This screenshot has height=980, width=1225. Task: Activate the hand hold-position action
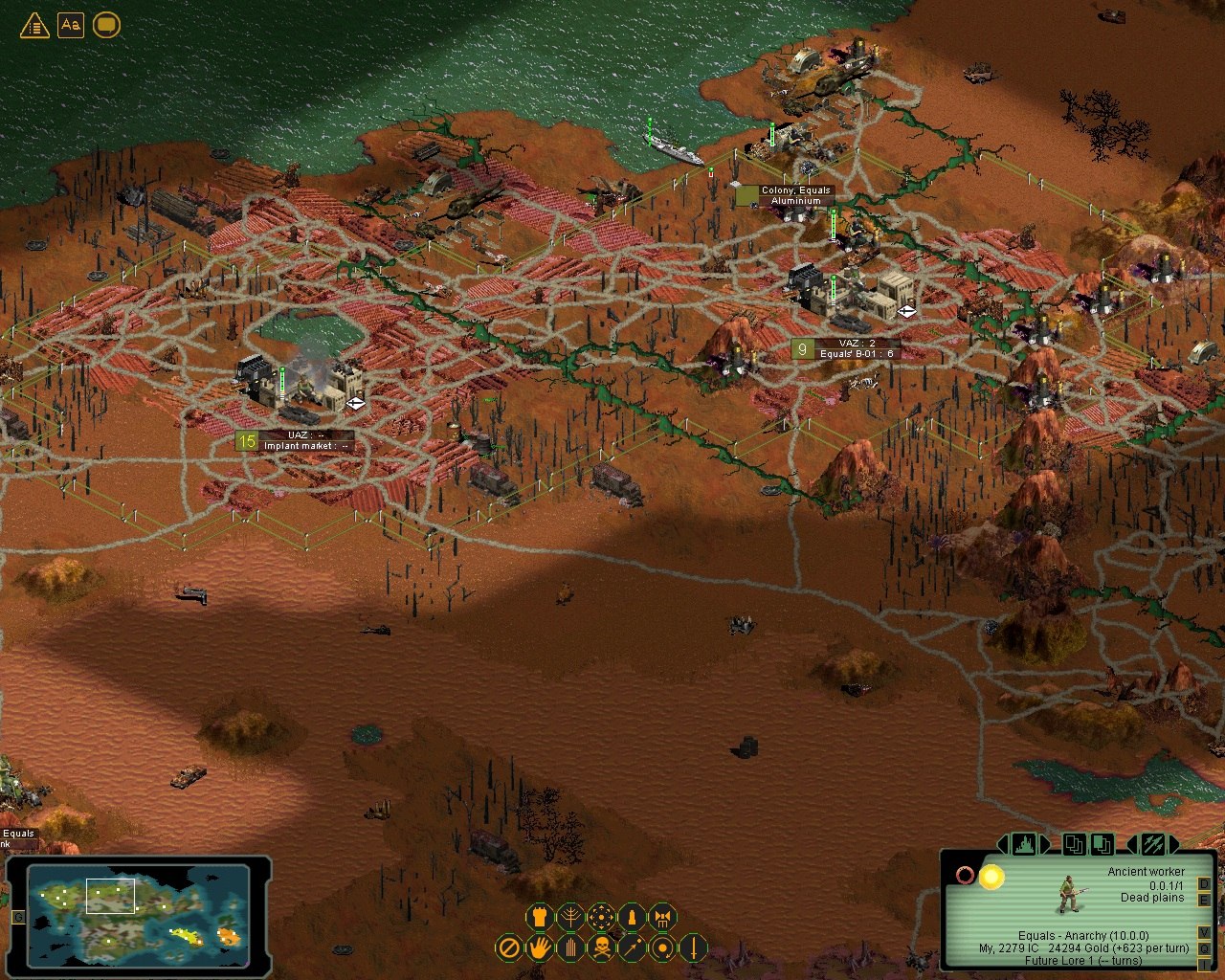click(x=540, y=948)
